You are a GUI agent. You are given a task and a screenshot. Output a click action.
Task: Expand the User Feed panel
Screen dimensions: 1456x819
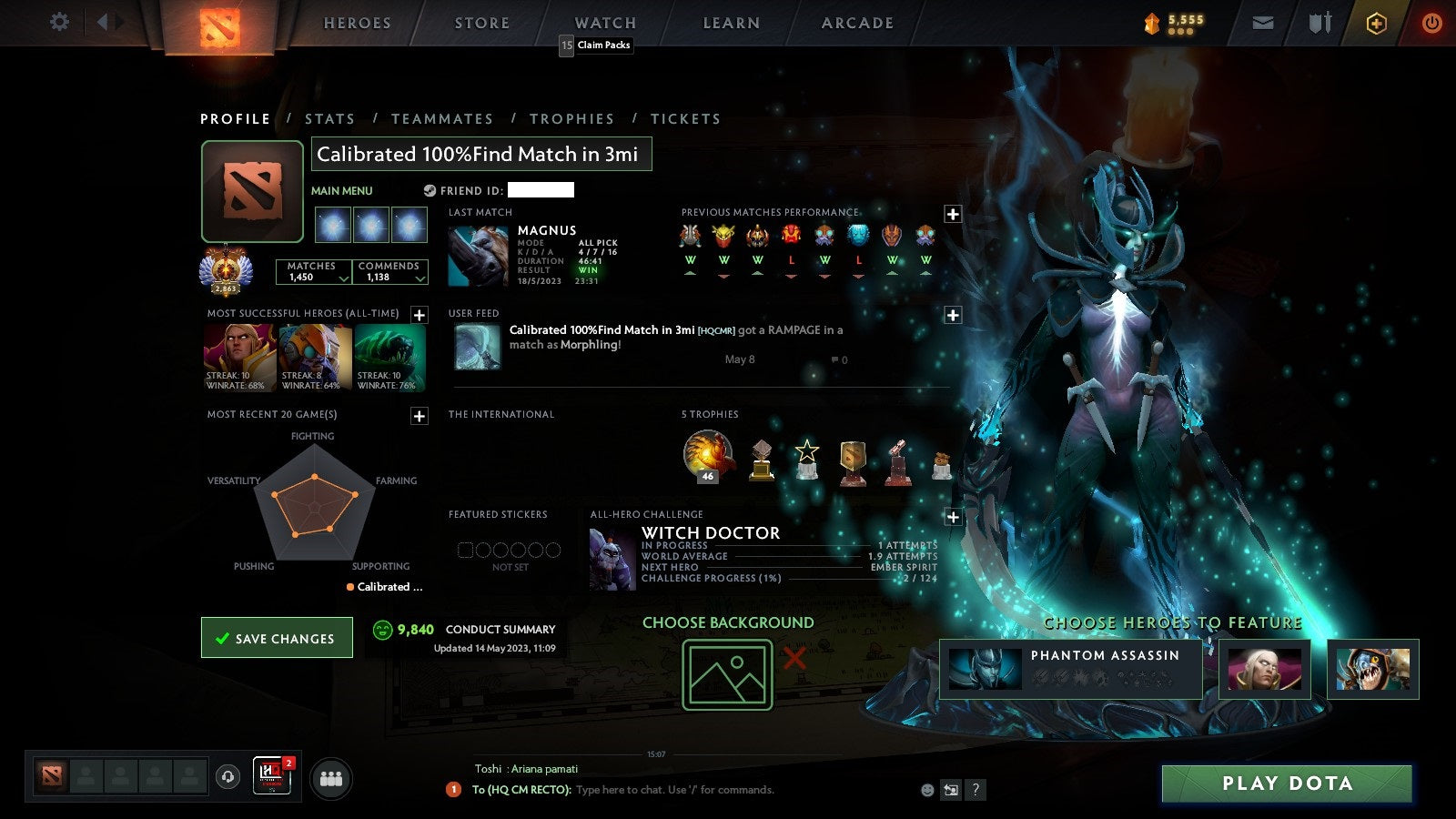point(953,314)
